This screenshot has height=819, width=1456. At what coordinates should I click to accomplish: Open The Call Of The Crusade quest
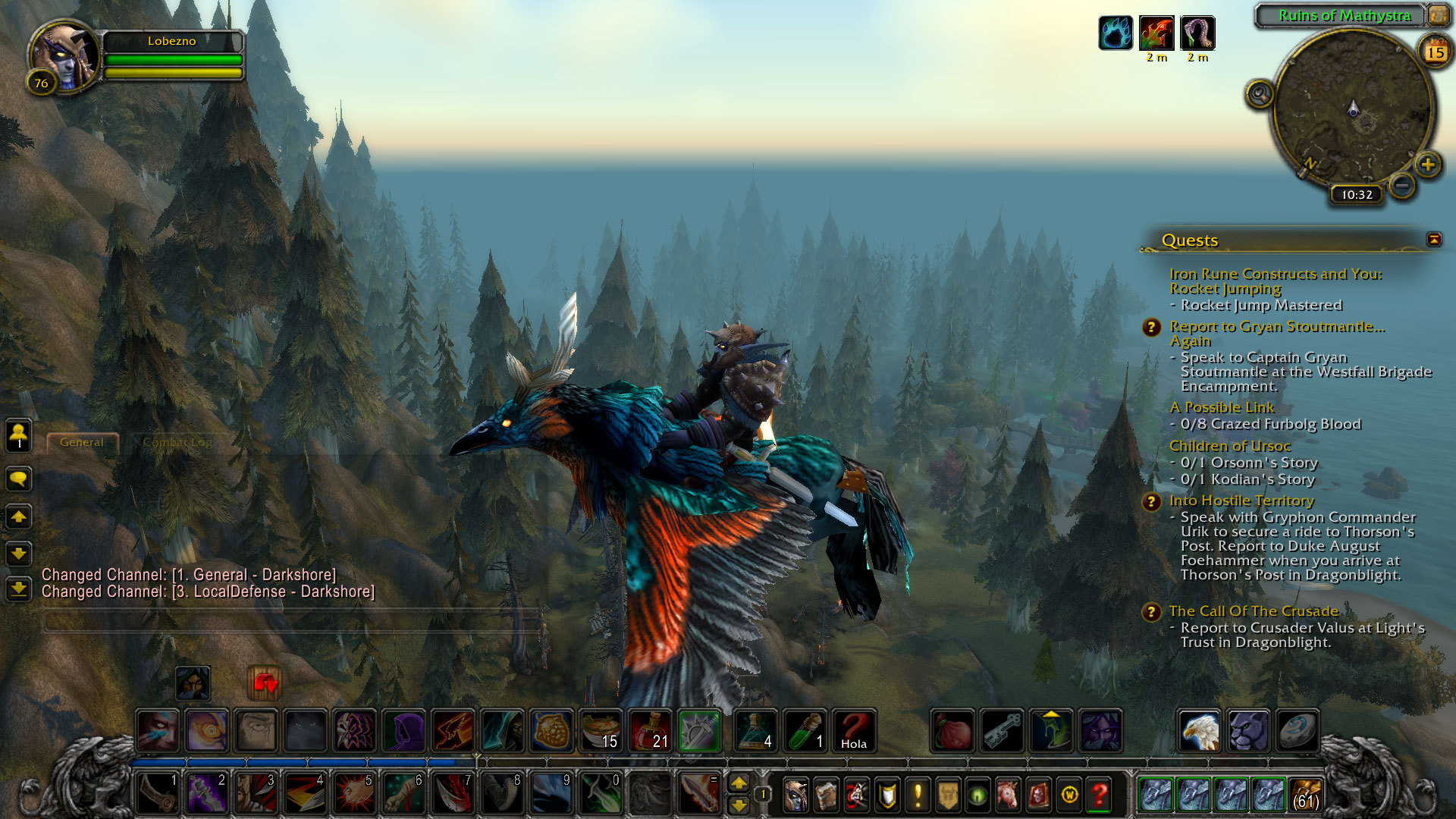point(1254,611)
